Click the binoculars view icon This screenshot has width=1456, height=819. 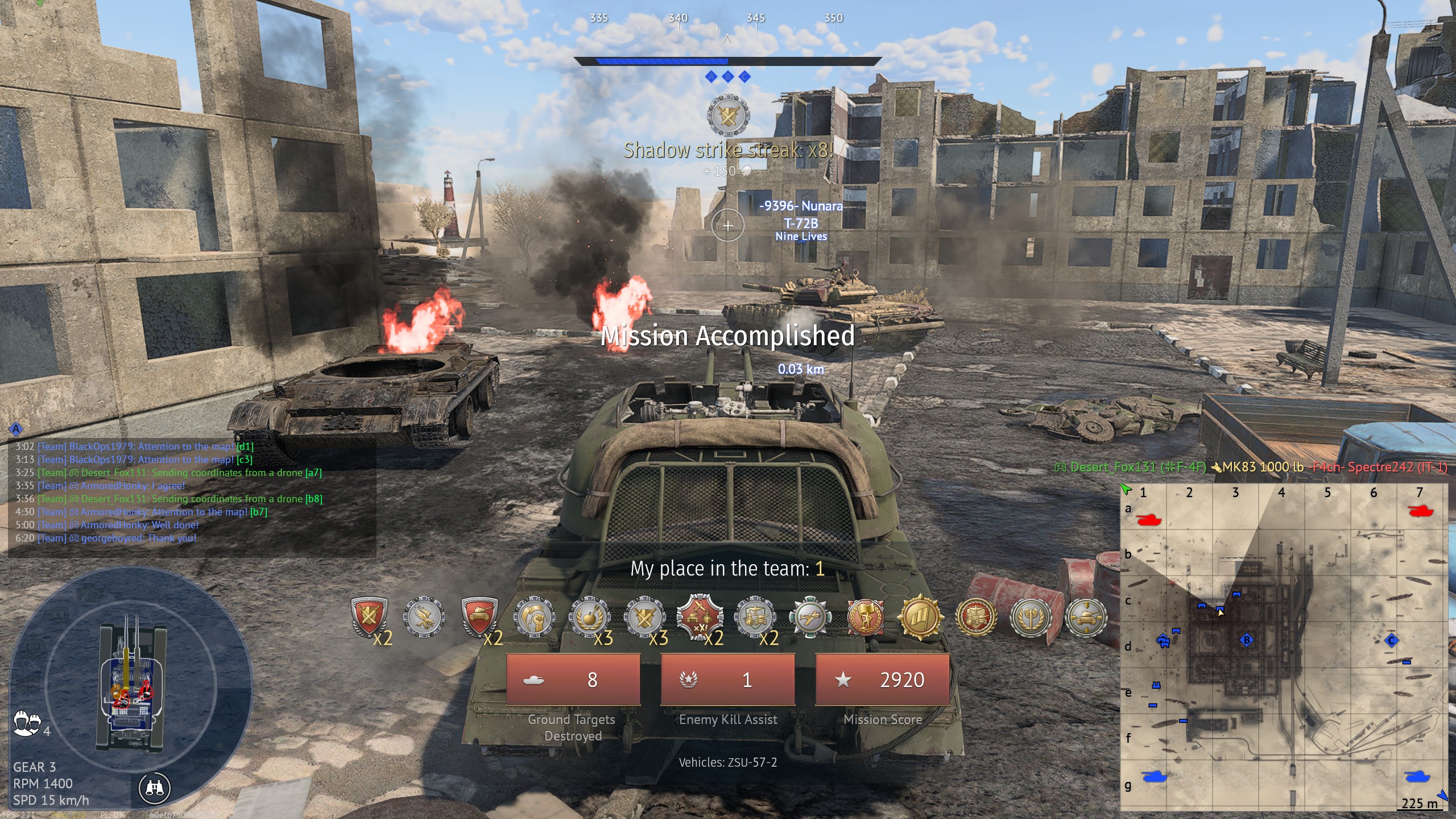click(155, 788)
